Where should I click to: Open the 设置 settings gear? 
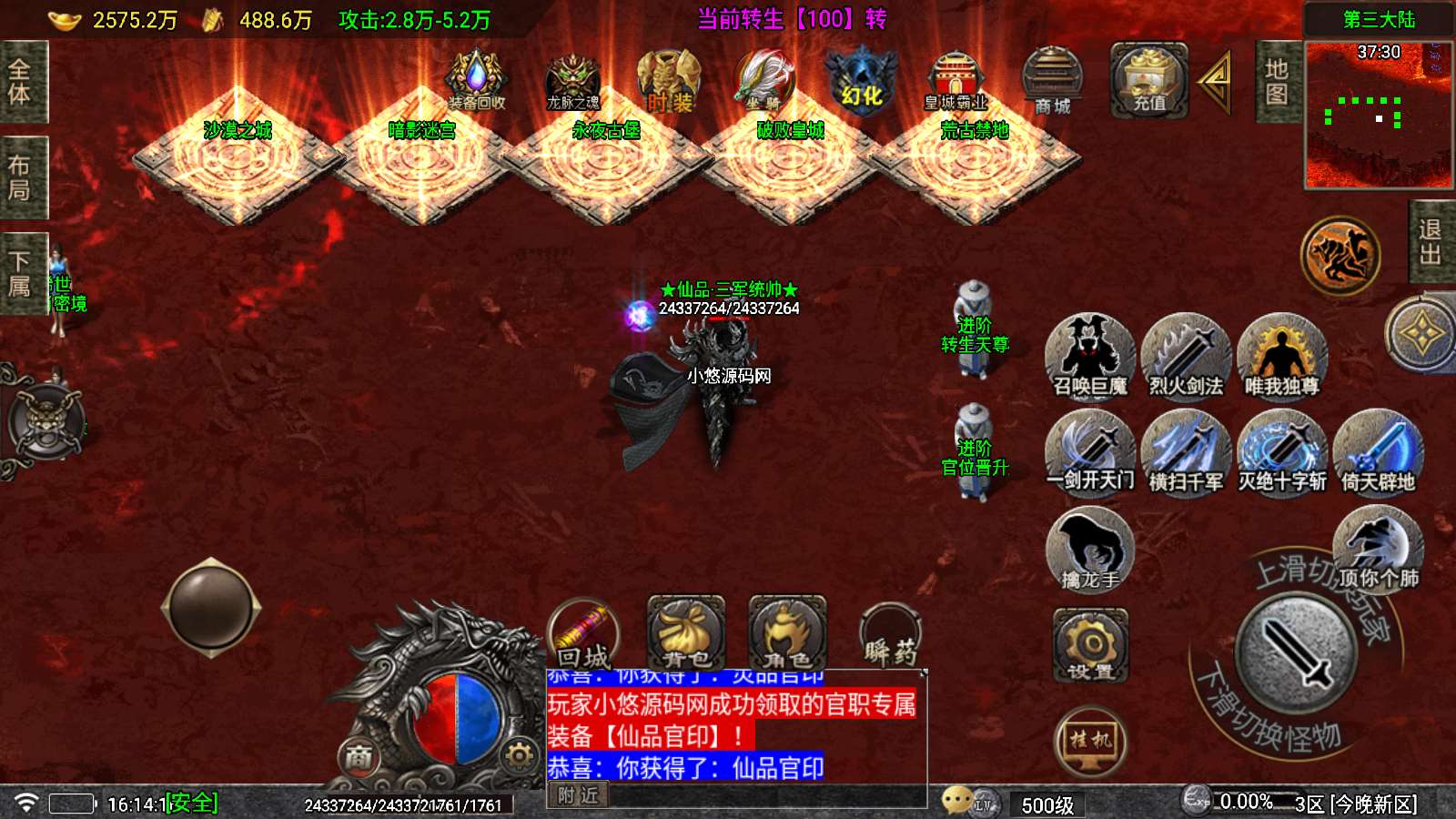pos(1090,645)
